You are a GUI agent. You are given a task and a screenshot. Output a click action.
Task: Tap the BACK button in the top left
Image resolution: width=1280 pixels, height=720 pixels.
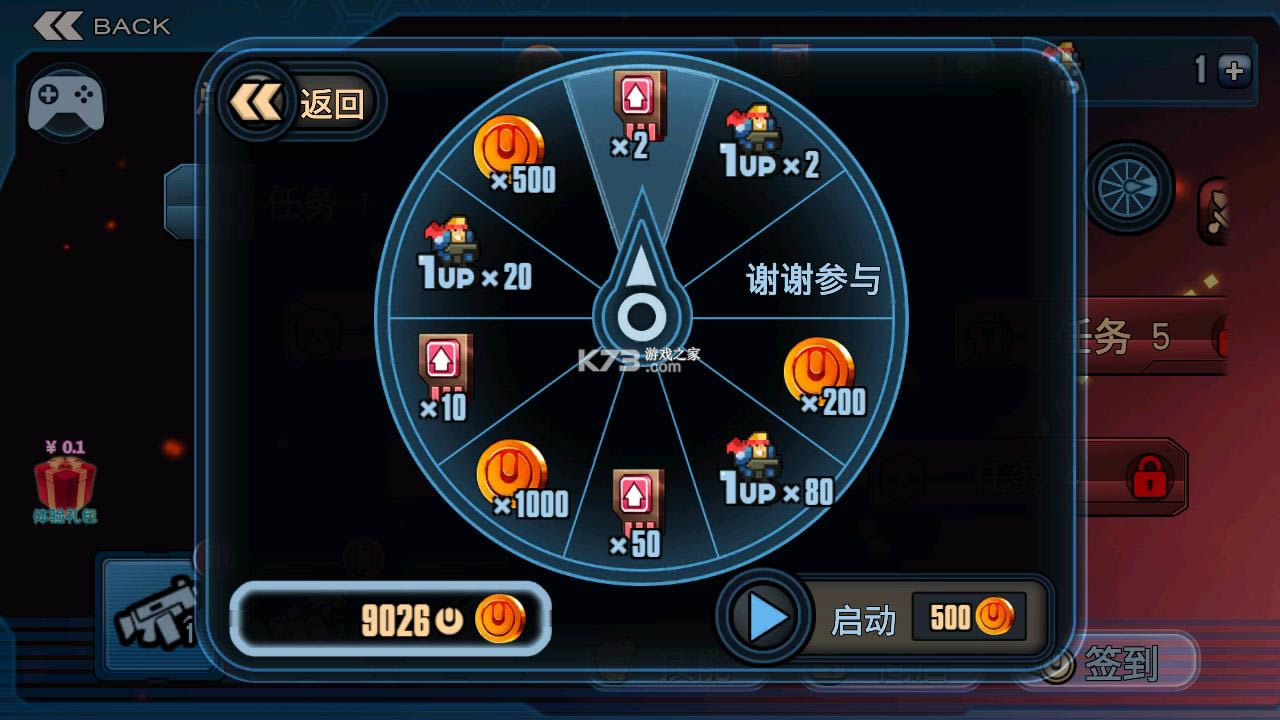[100, 24]
